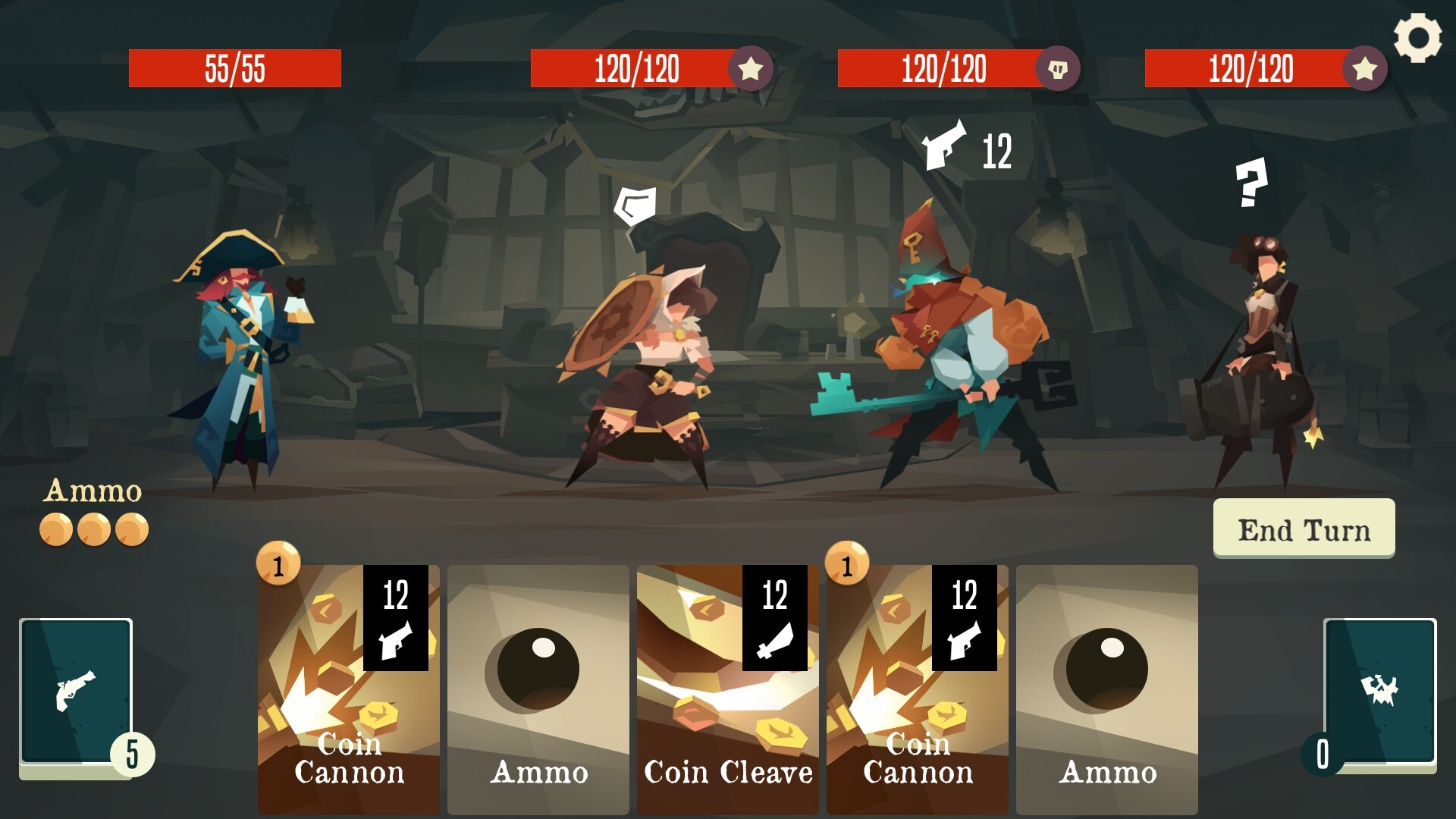The image size is (1456, 819).
Task: Click the 55/55 player health bar
Action: 235,69
